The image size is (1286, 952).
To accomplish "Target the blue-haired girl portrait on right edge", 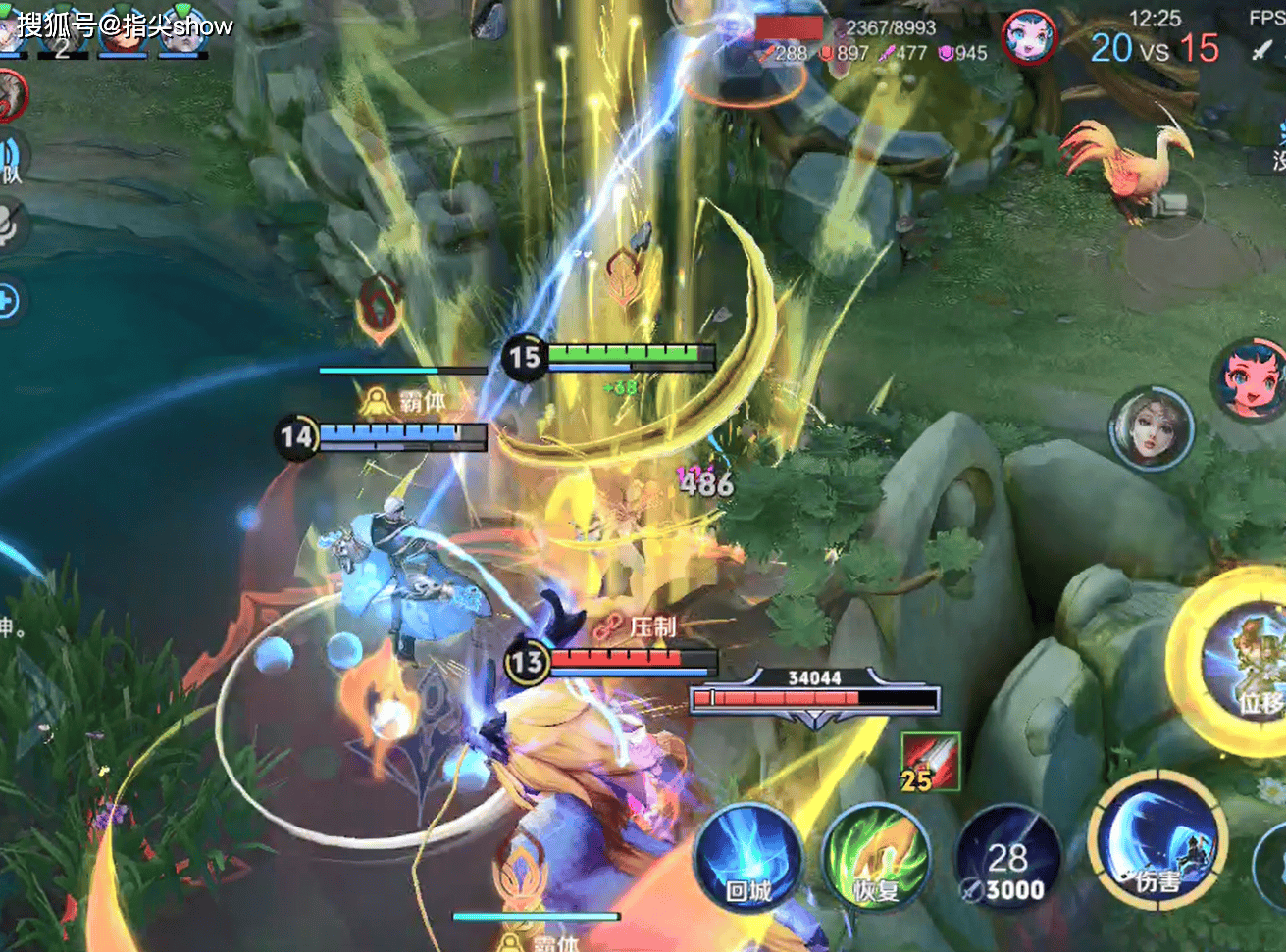I will tap(1251, 379).
